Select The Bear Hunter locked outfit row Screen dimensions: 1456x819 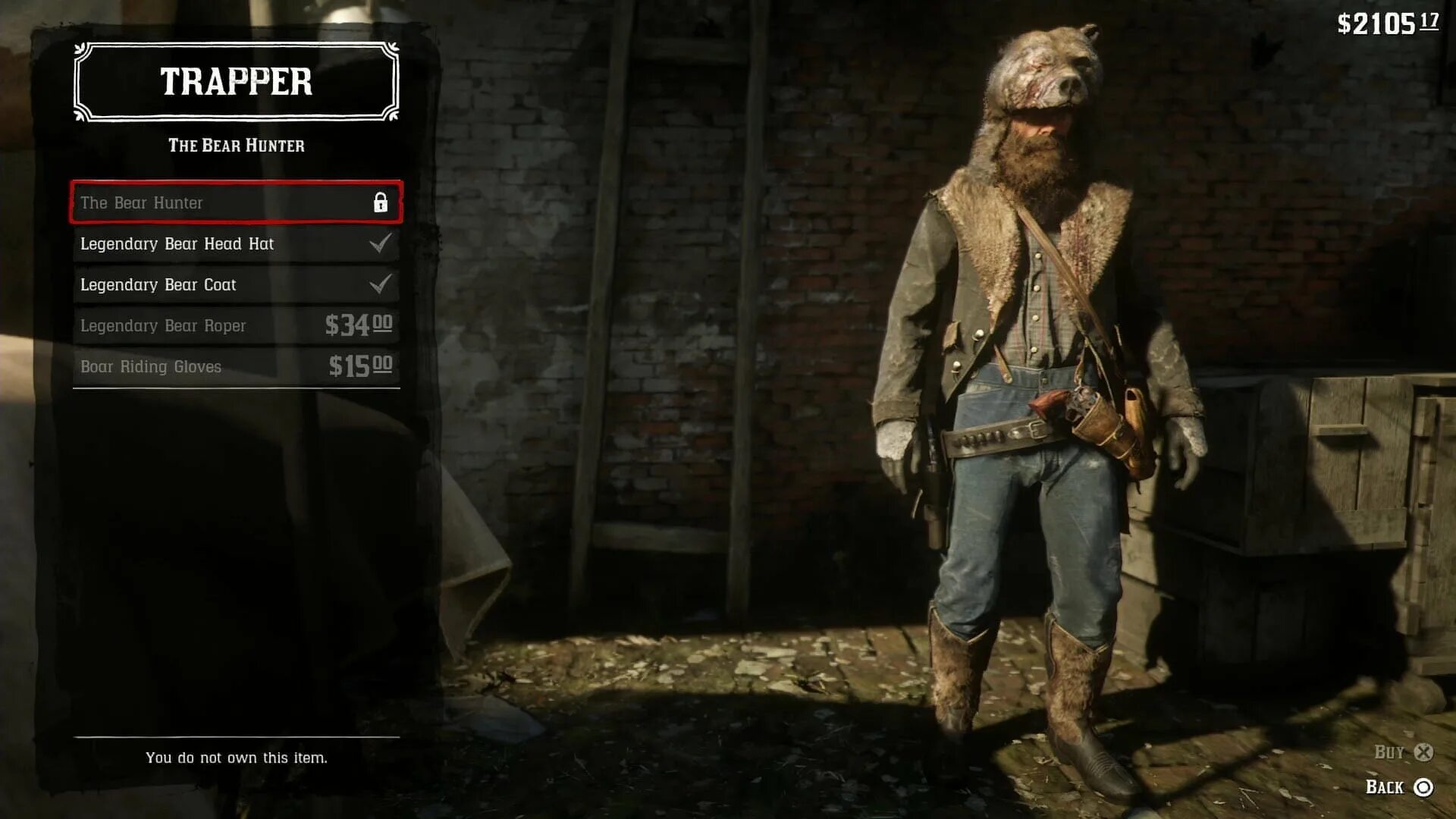tap(236, 202)
